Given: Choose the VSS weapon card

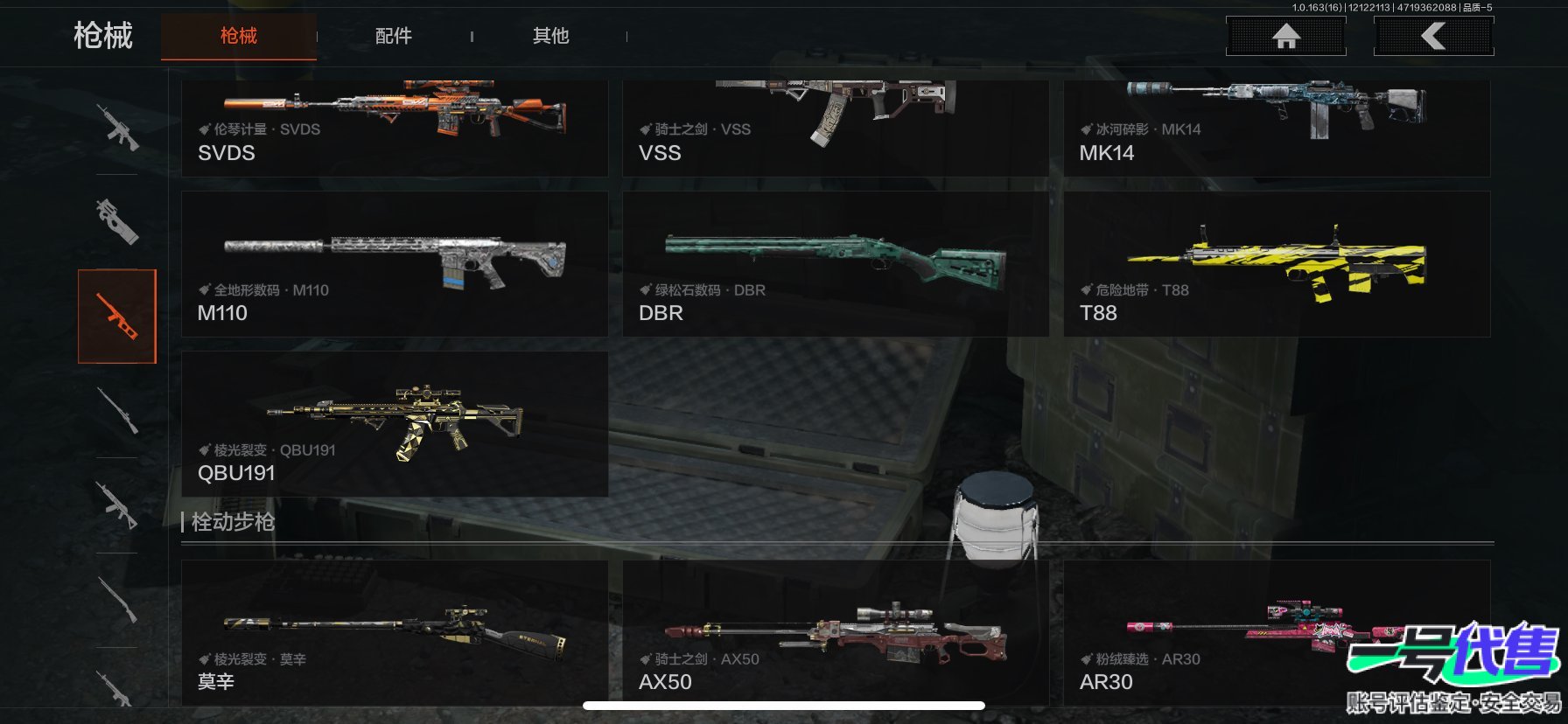Looking at the screenshot, I should (x=835, y=127).
